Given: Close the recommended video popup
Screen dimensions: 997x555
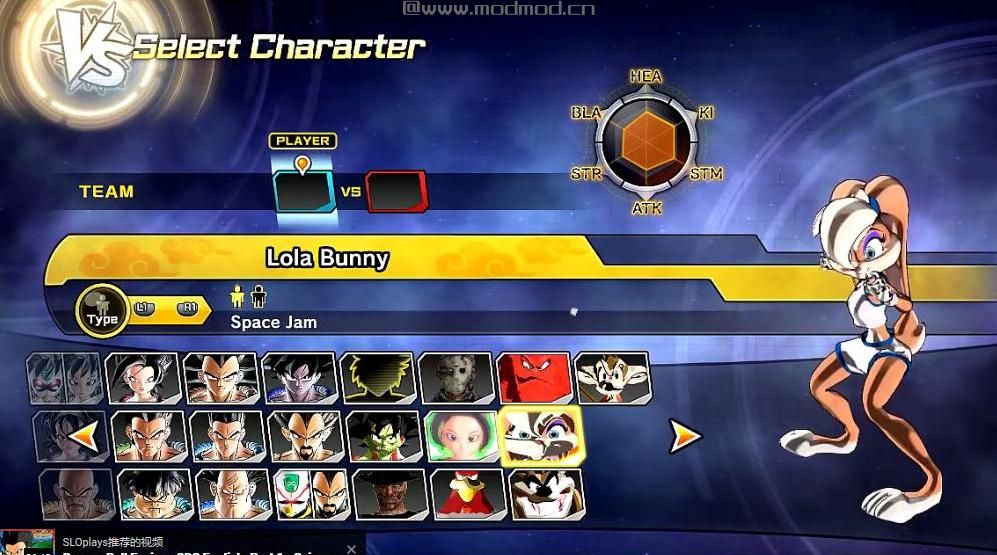Looking at the screenshot, I should [x=351, y=548].
